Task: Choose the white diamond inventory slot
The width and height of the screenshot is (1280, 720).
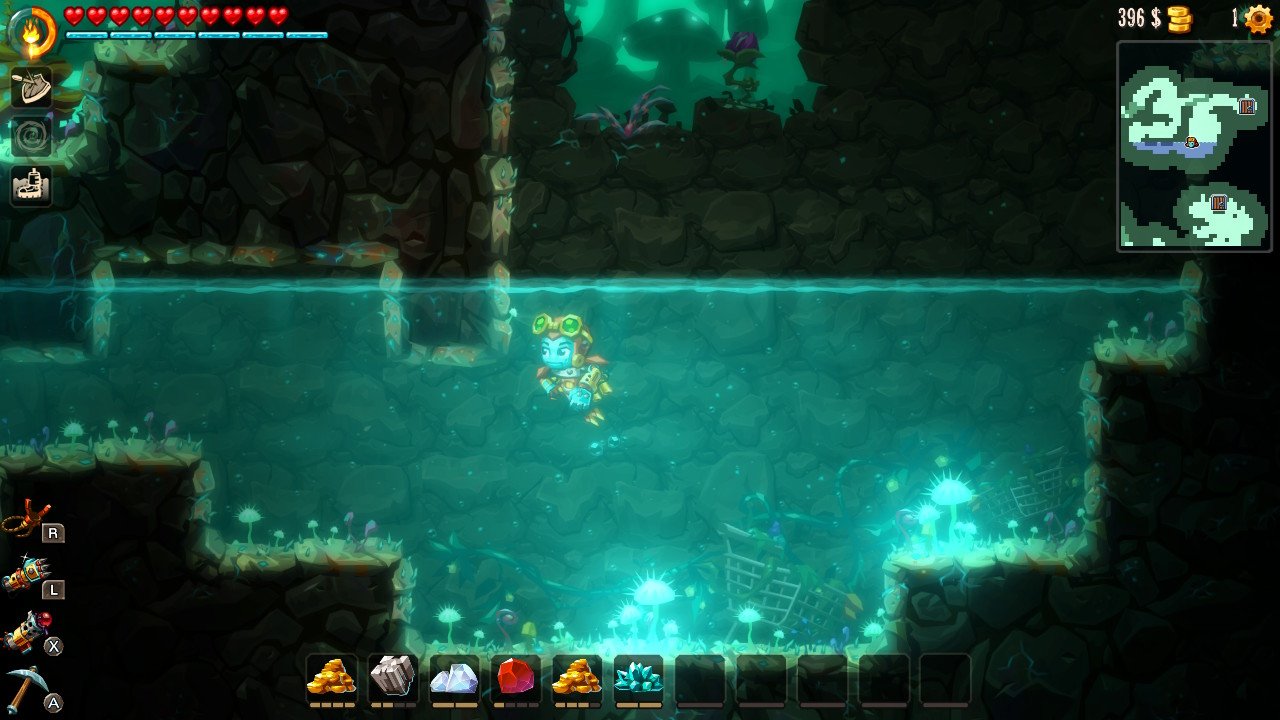Action: click(454, 678)
